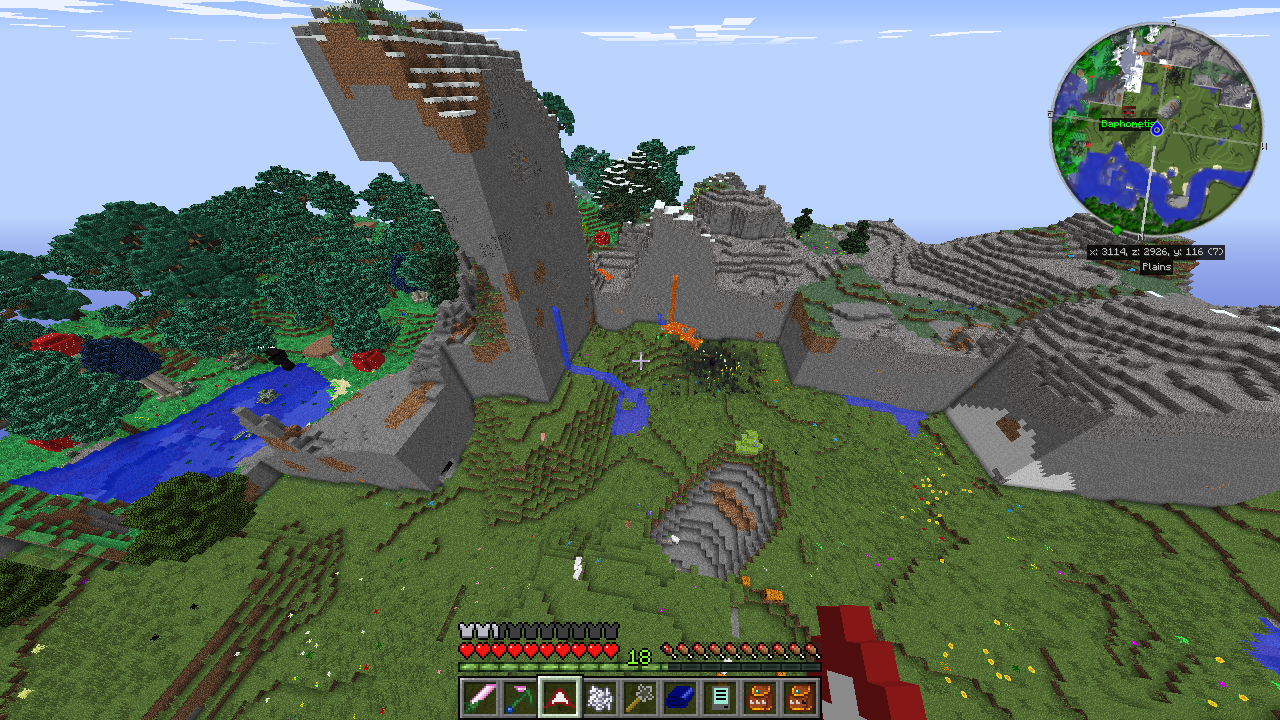Select the pink sword hotbar slot
1280x720 pixels.
(479, 697)
